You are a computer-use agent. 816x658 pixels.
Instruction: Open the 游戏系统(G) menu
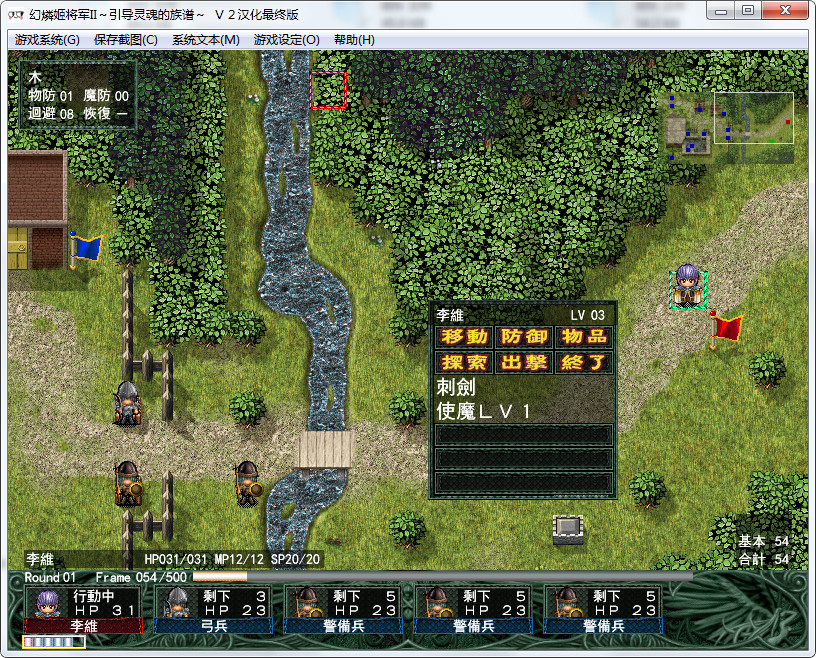point(47,40)
